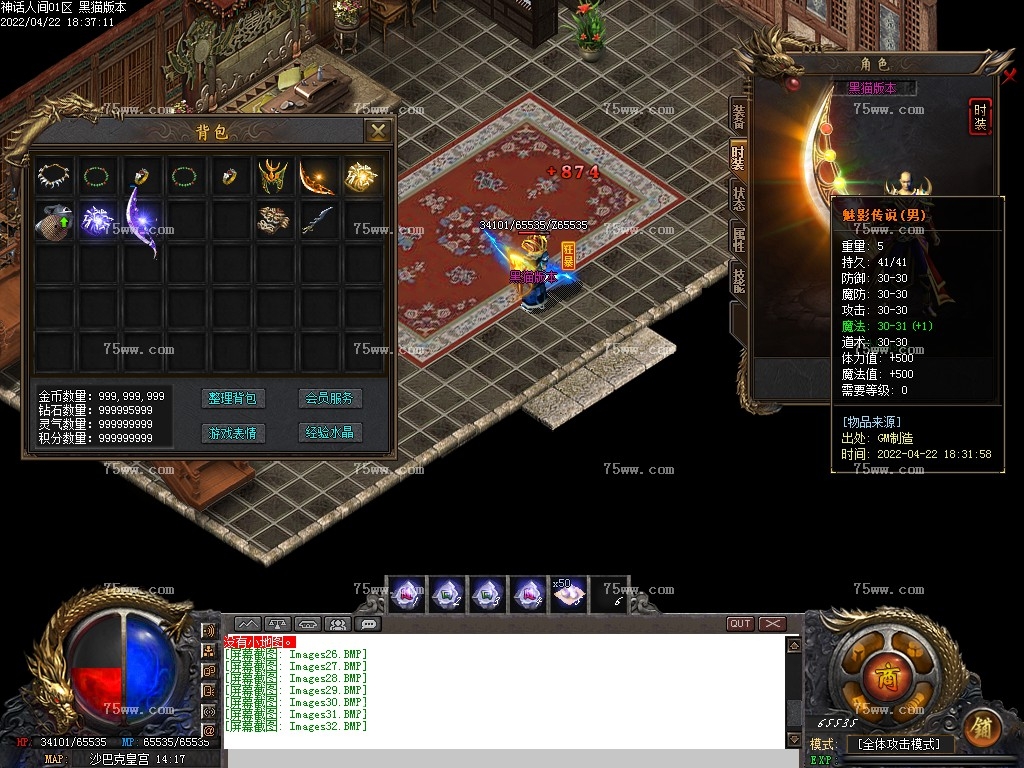
Task: Open the 商 shop button
Action: [887, 679]
